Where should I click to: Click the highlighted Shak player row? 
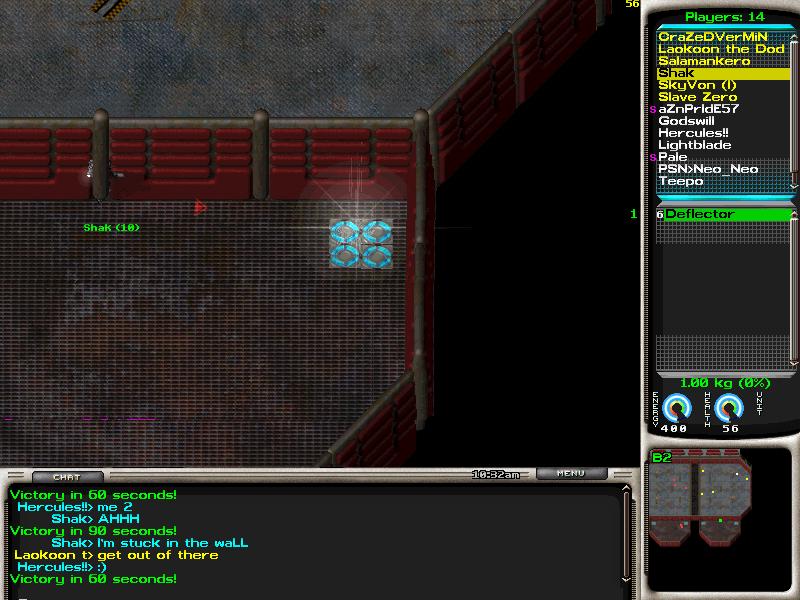[720, 73]
